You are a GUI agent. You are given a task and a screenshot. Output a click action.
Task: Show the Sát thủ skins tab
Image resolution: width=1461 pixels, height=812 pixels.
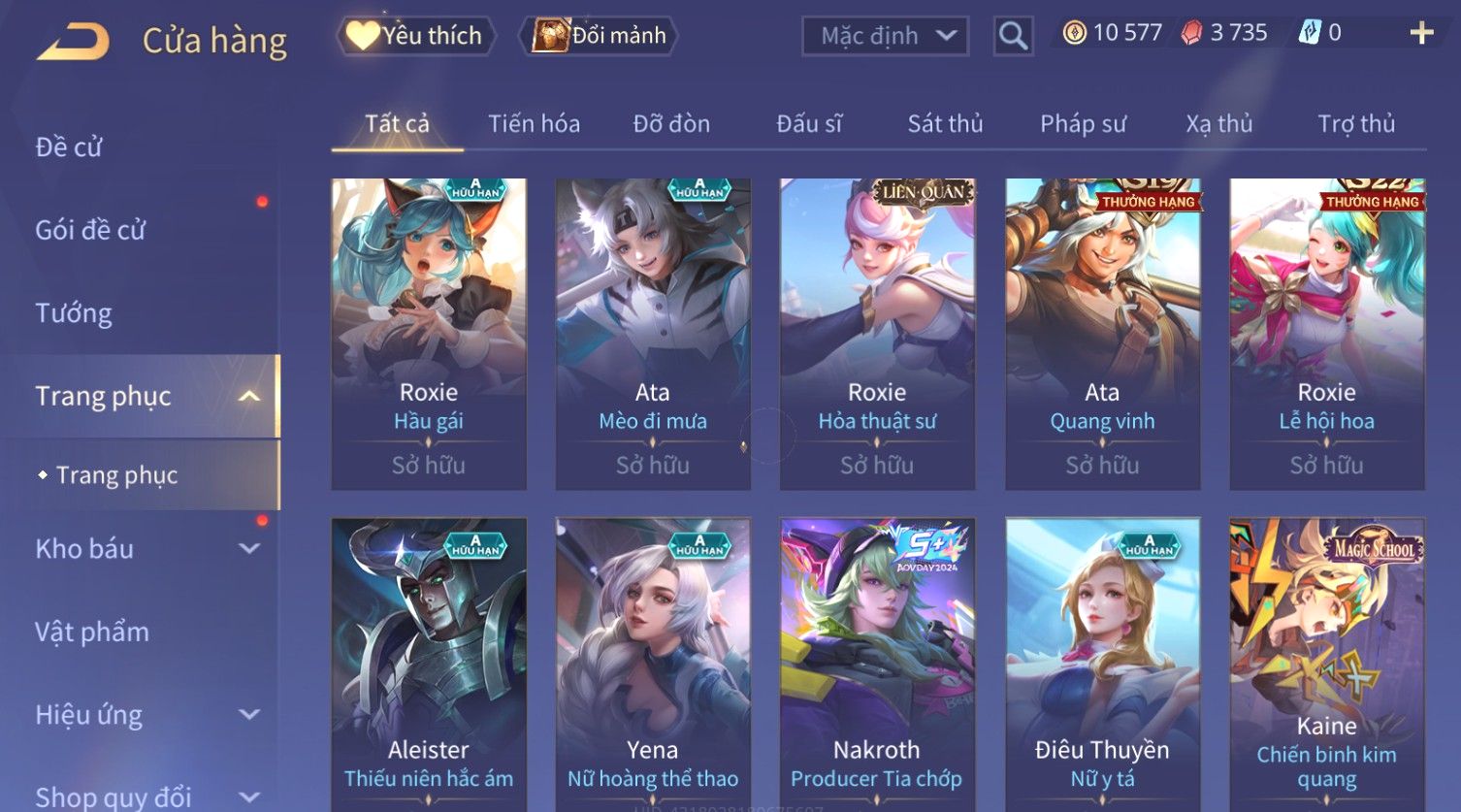[945, 124]
